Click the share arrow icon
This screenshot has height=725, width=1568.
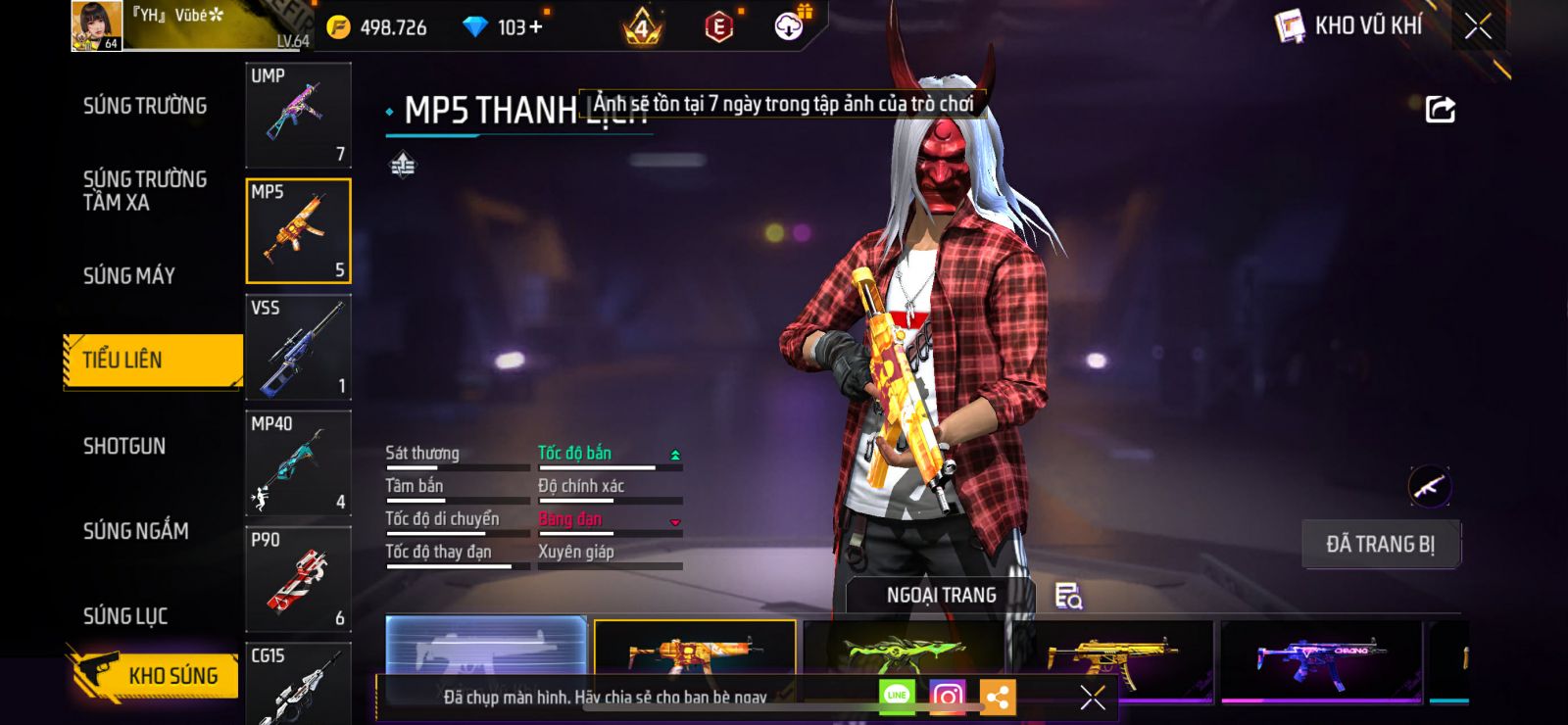[1440, 109]
